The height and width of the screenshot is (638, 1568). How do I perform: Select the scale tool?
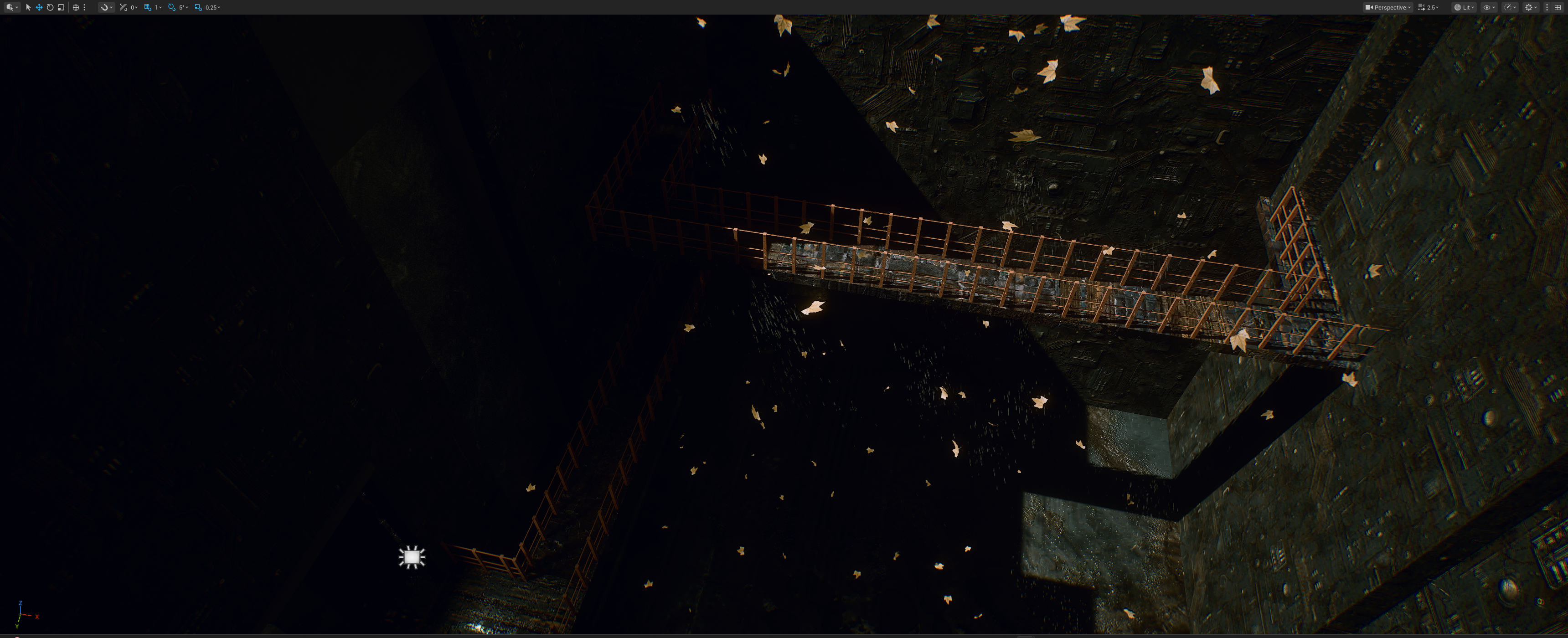(x=61, y=7)
